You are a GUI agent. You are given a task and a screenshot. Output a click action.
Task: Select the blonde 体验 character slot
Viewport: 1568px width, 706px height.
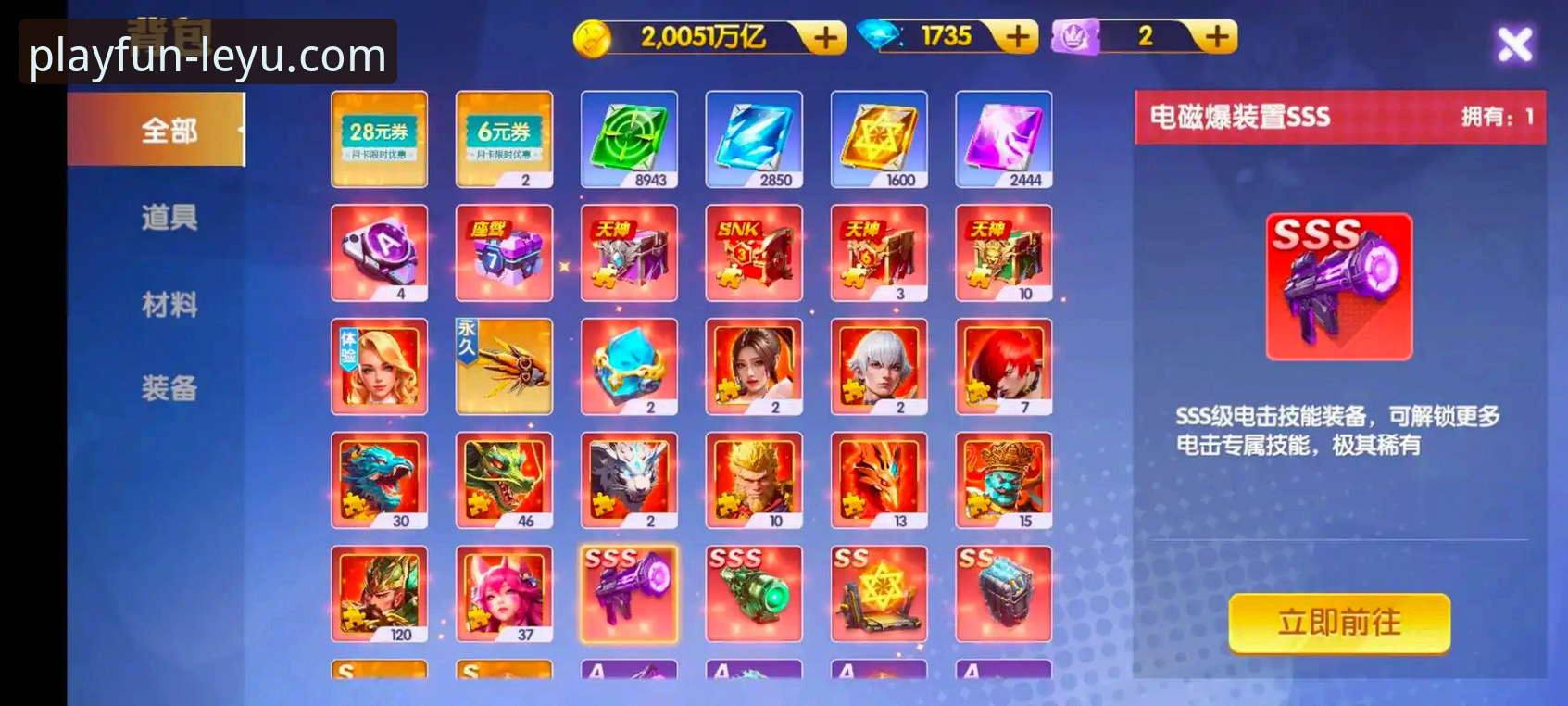pos(379,367)
